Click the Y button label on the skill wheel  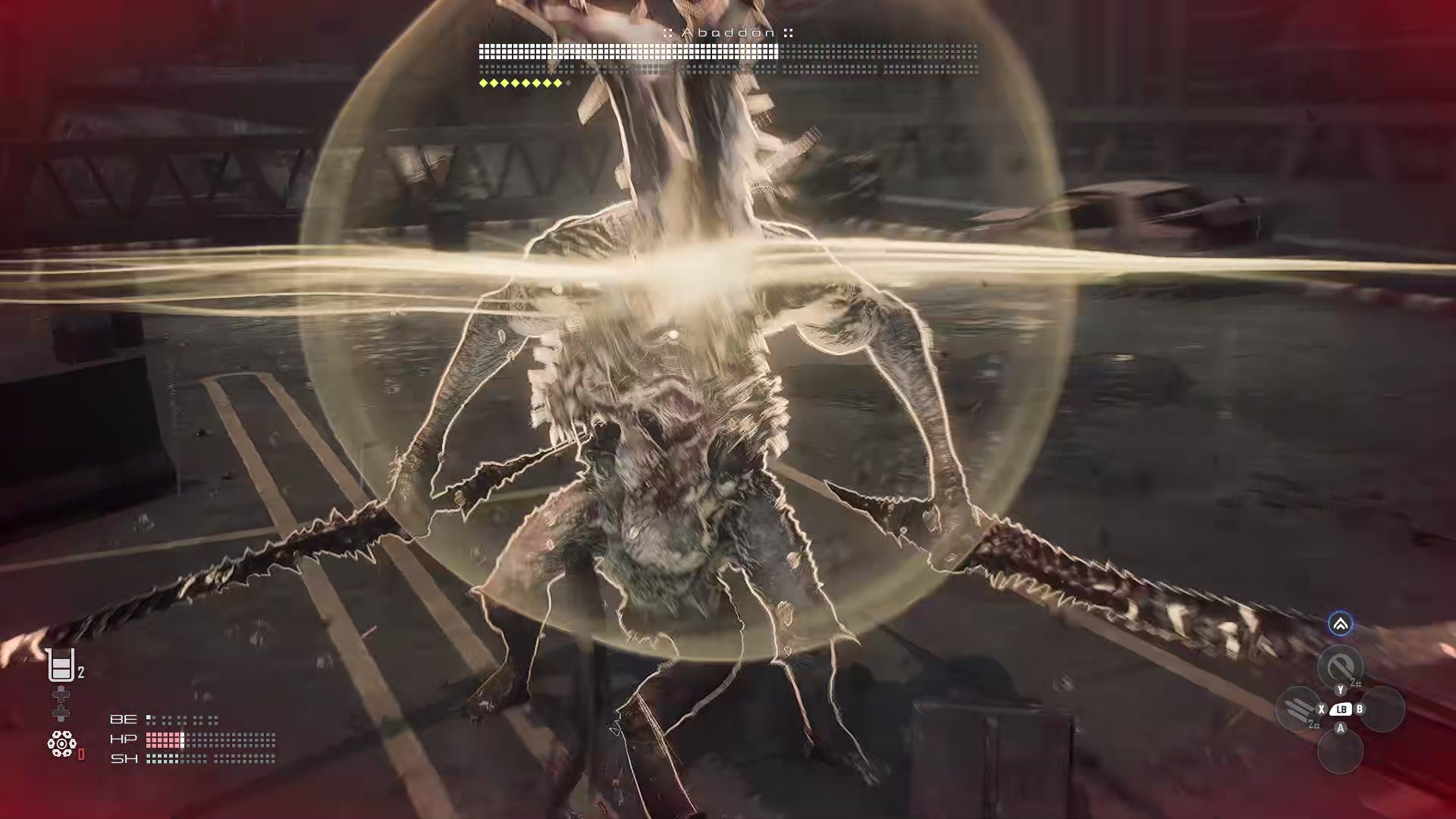coord(1340,690)
